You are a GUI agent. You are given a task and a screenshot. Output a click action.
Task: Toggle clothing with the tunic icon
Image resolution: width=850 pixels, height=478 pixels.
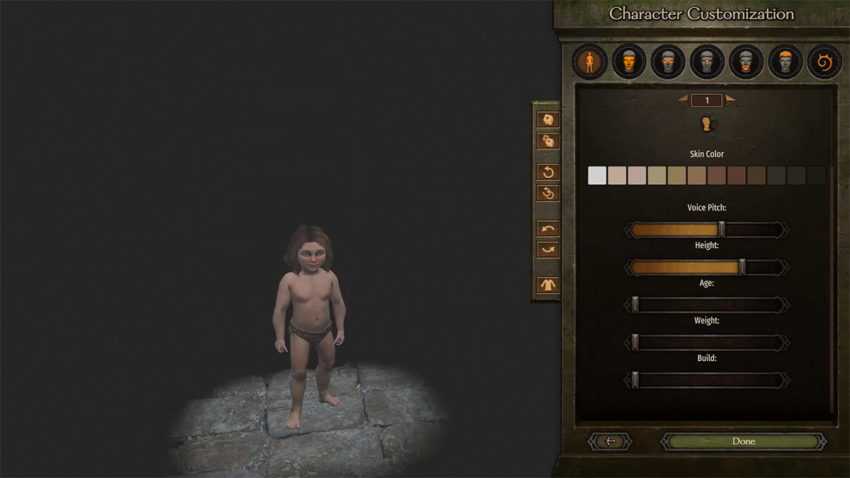tap(547, 285)
